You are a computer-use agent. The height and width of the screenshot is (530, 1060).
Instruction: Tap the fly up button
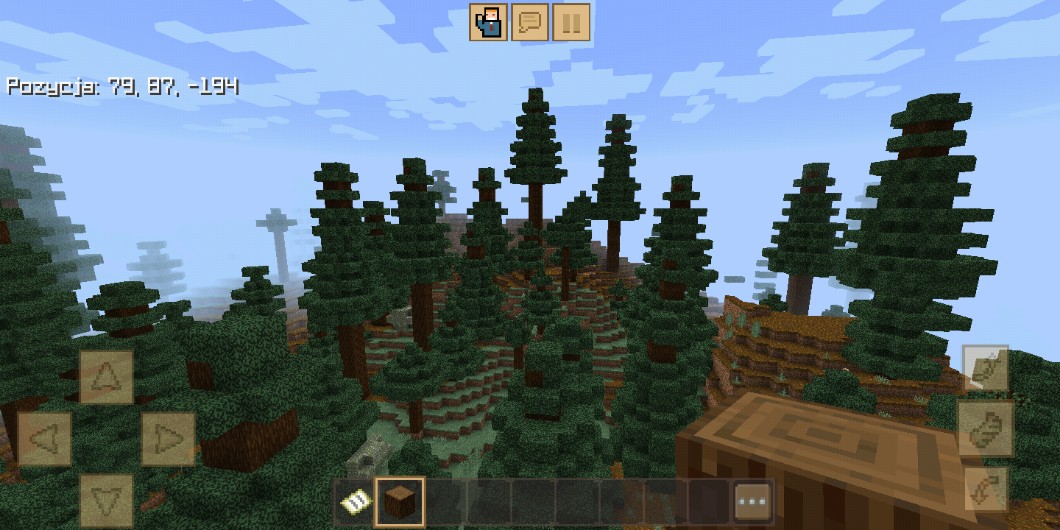[985, 369]
